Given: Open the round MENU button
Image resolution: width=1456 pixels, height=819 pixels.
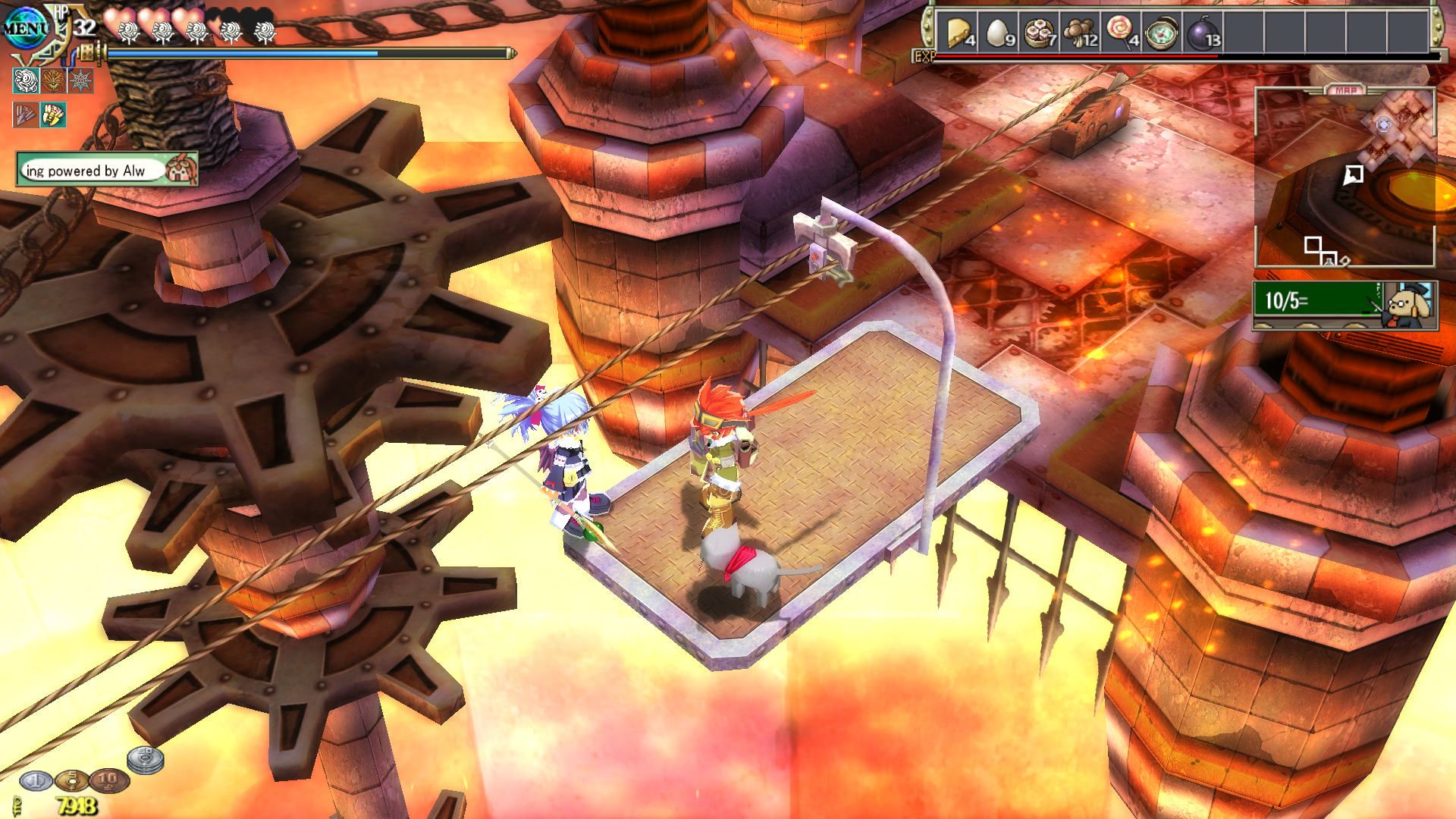Looking at the screenshot, I should click(x=25, y=29).
